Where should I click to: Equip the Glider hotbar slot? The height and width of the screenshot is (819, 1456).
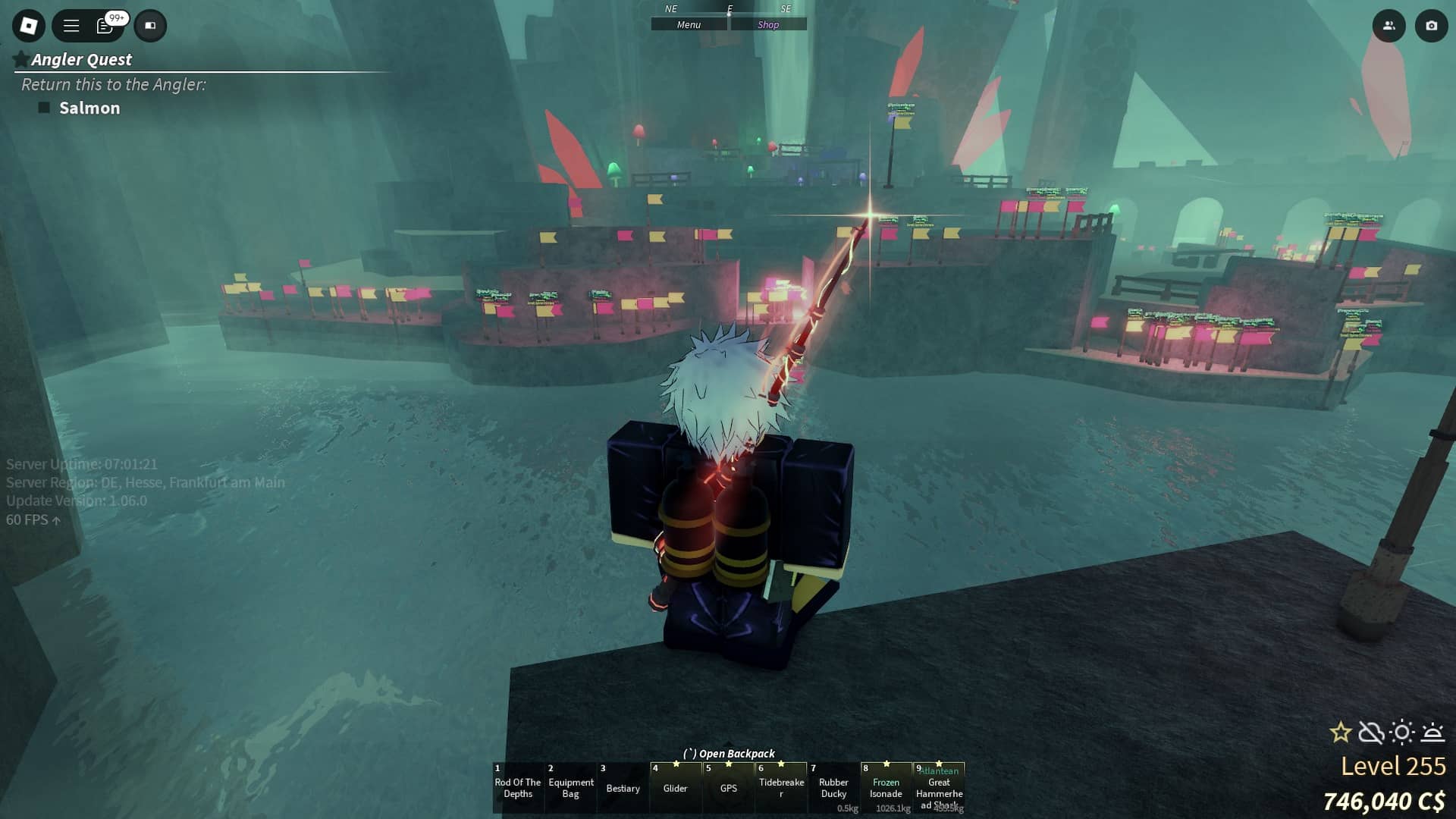tap(675, 788)
